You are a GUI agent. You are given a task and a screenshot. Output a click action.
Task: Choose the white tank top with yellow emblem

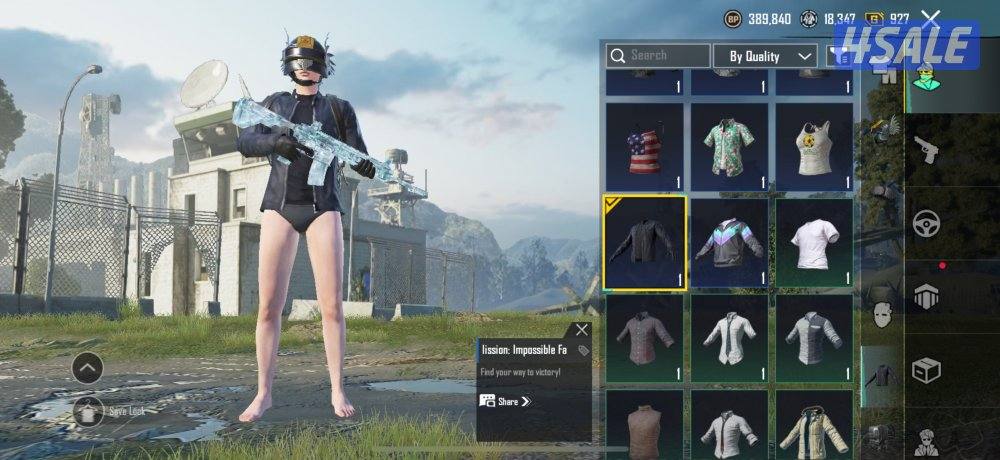point(814,146)
